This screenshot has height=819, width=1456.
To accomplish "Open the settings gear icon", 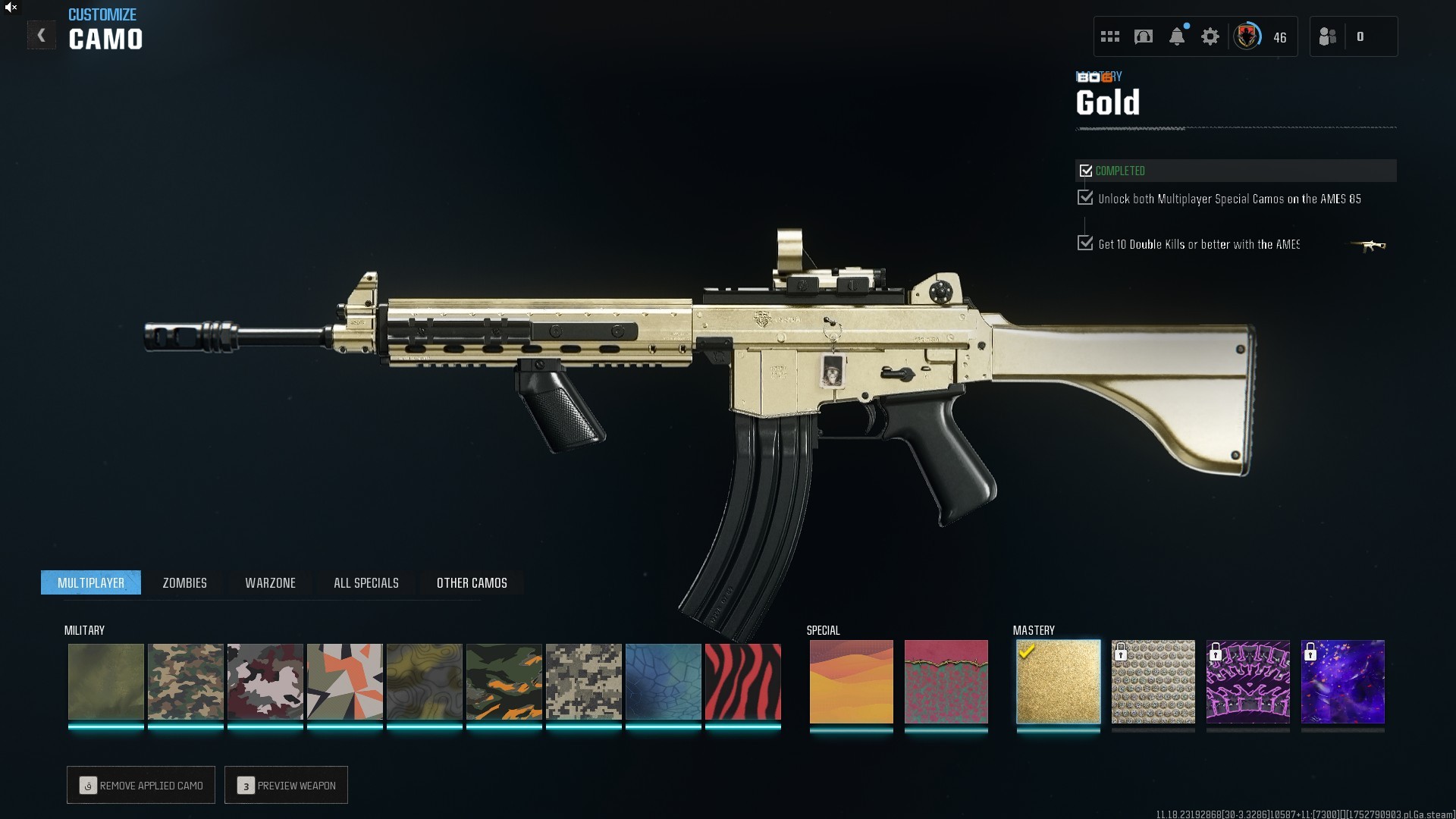I will pyautogui.click(x=1210, y=36).
